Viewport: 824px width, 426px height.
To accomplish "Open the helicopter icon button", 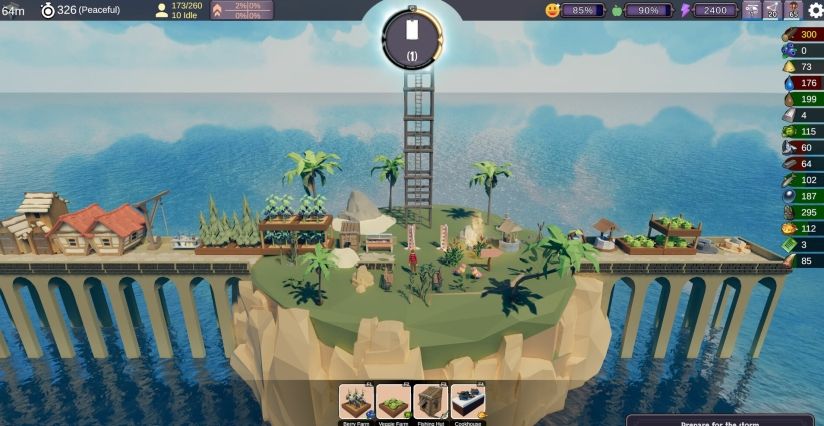I will (x=751, y=10).
